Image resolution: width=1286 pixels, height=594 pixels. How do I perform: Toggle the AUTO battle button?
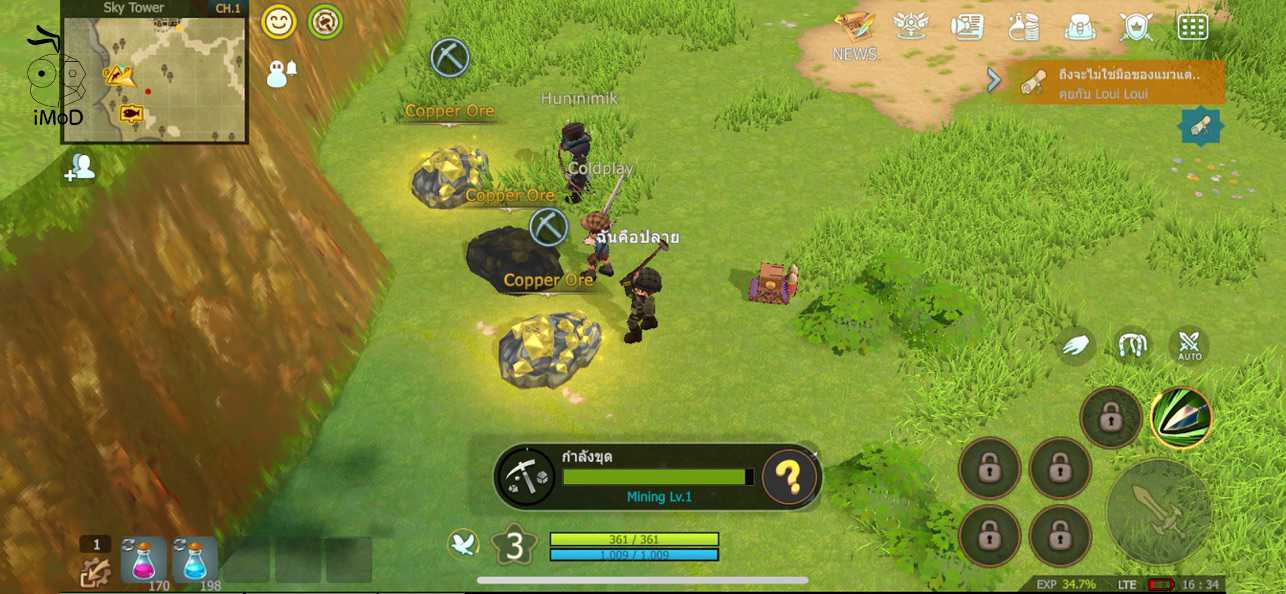click(x=1189, y=346)
